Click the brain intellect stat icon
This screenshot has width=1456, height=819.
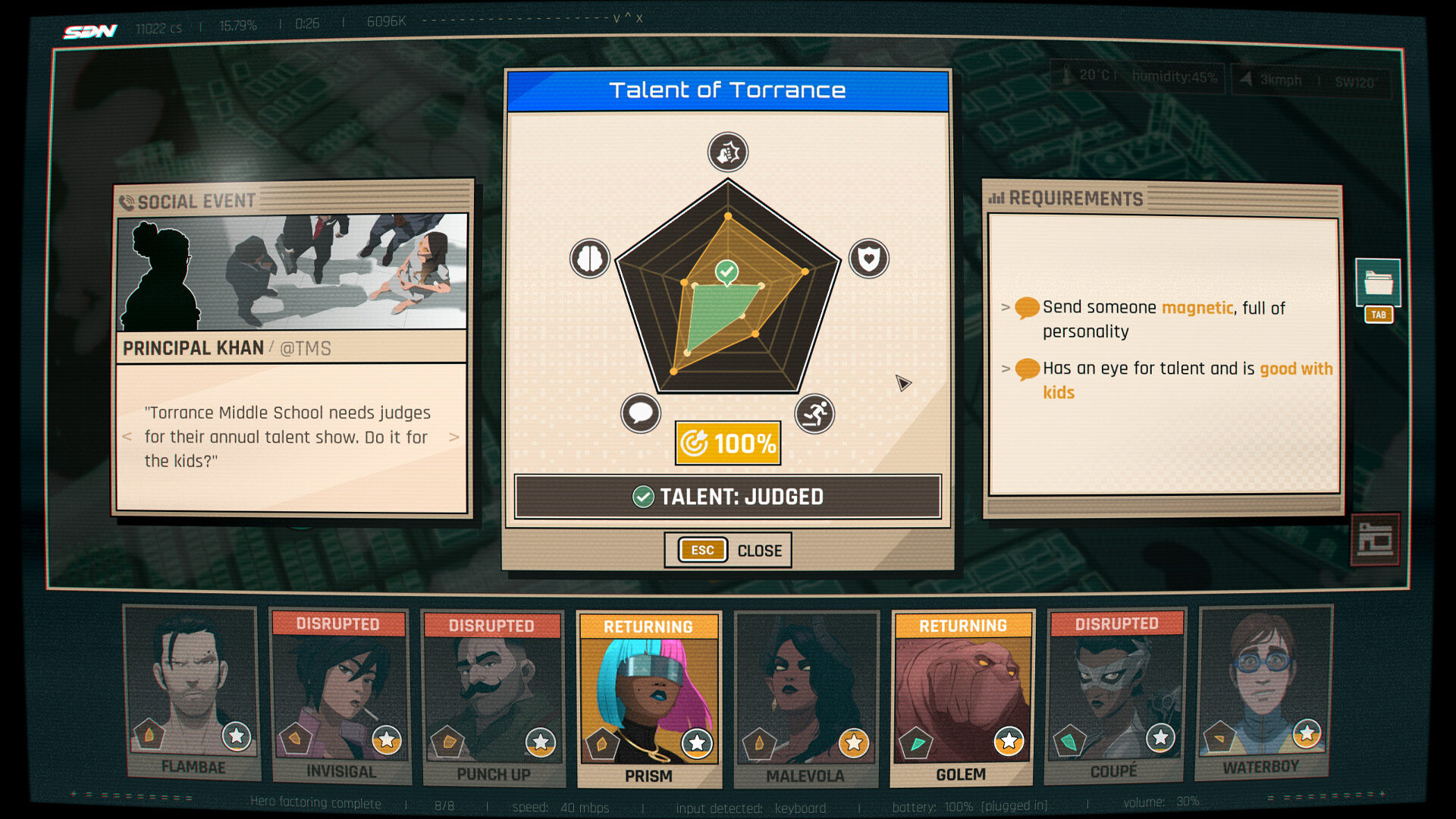click(590, 259)
